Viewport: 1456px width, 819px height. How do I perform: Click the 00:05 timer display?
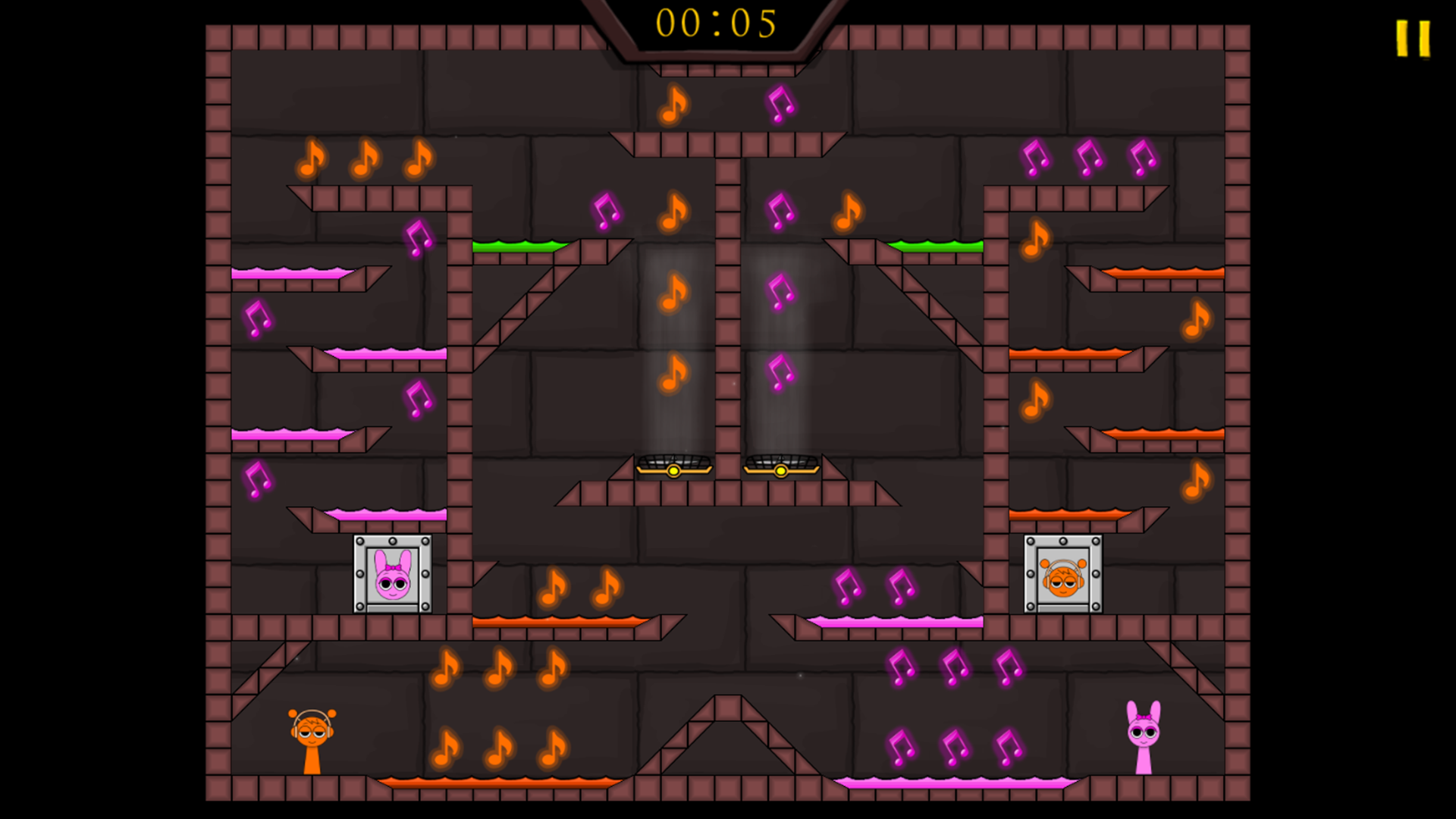click(x=718, y=24)
